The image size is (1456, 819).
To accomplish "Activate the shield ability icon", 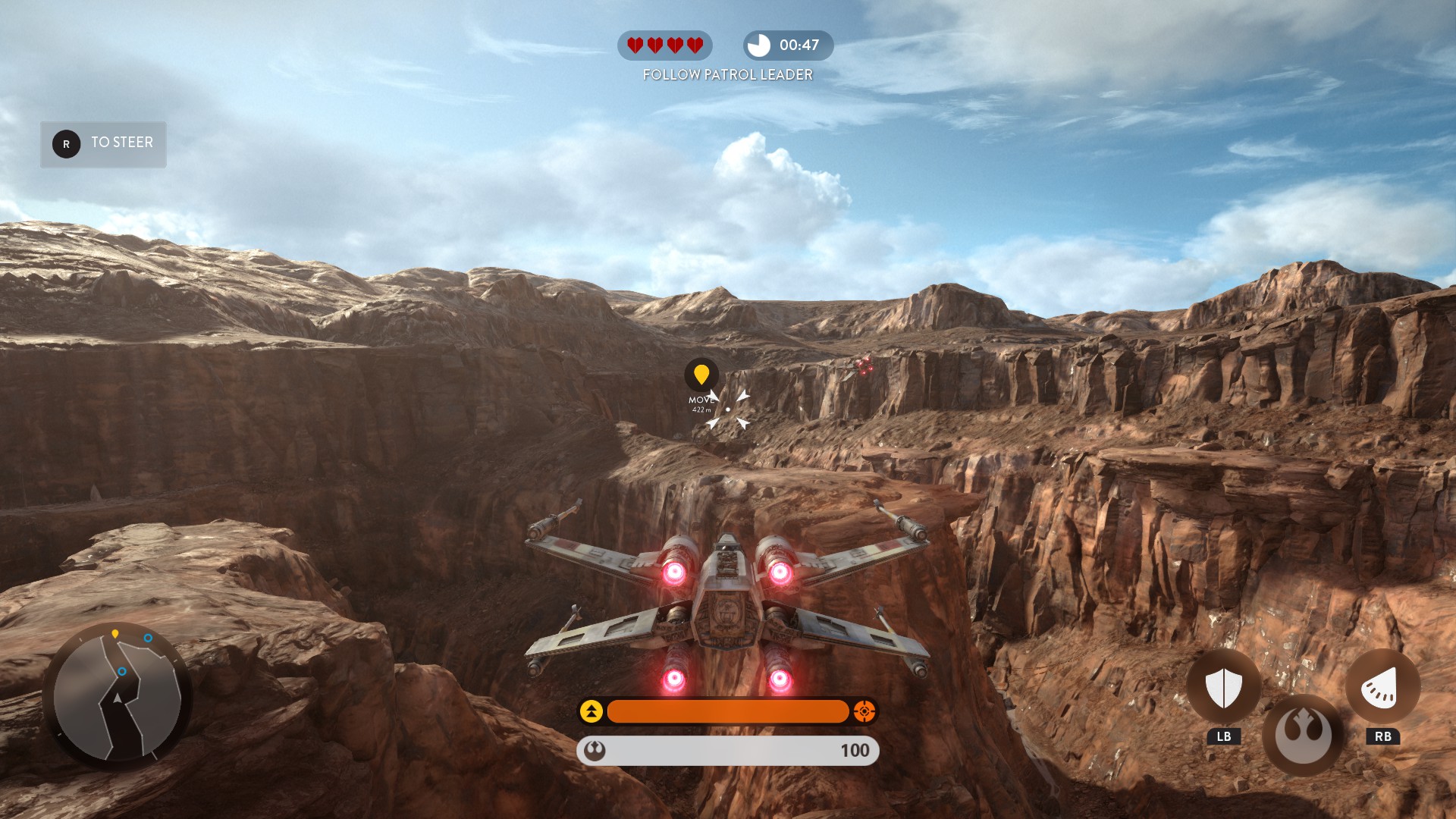I will click(x=1223, y=687).
